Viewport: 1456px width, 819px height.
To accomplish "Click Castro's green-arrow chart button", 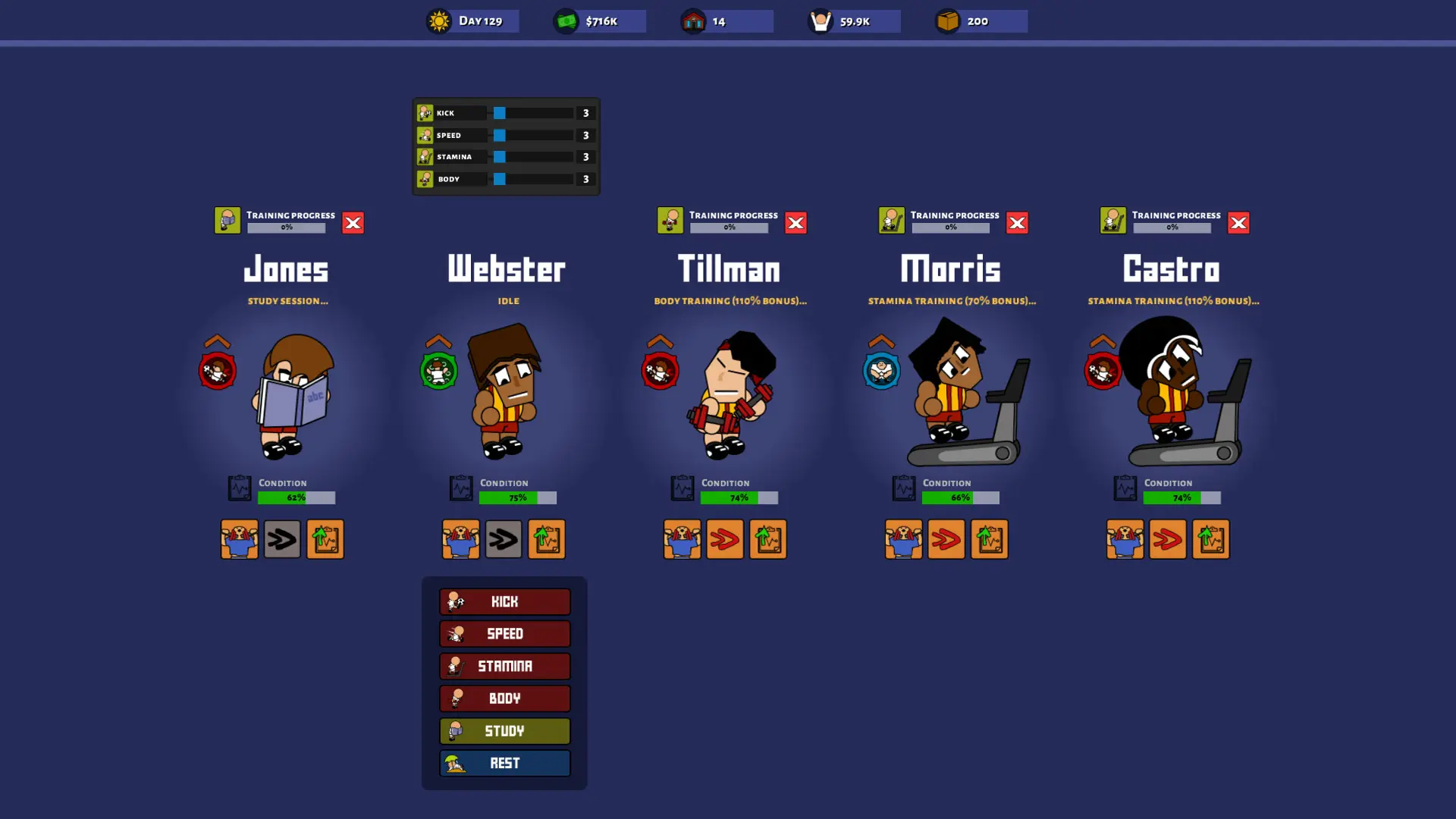I will click(1210, 539).
